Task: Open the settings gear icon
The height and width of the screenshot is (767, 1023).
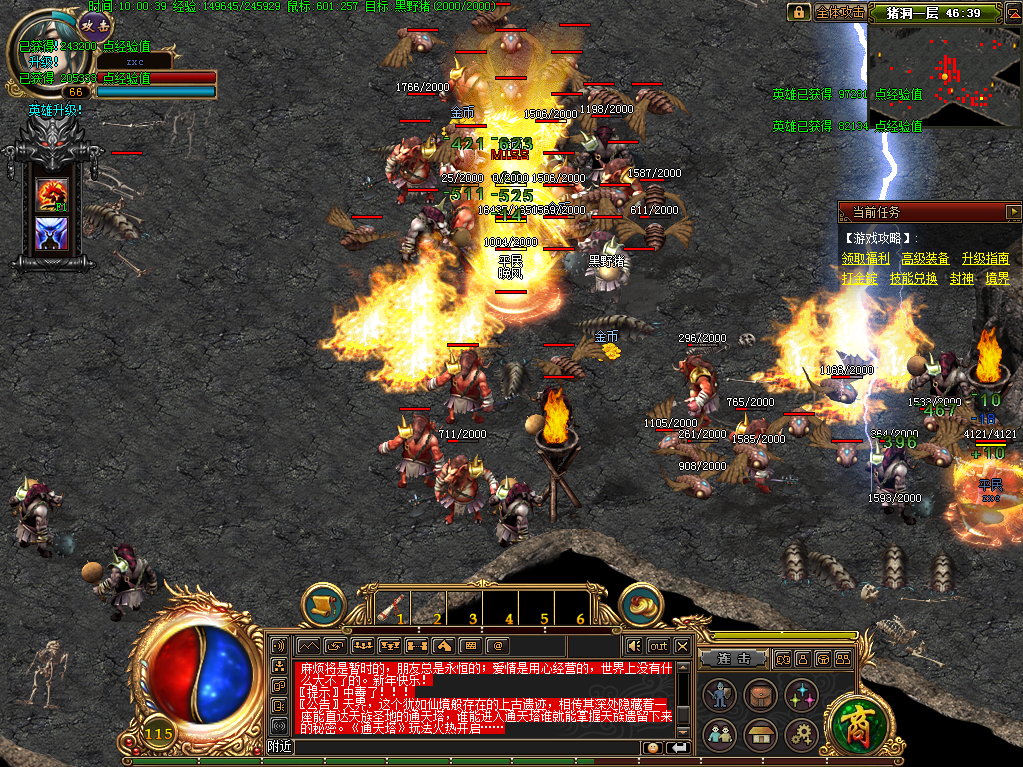Action: click(801, 735)
